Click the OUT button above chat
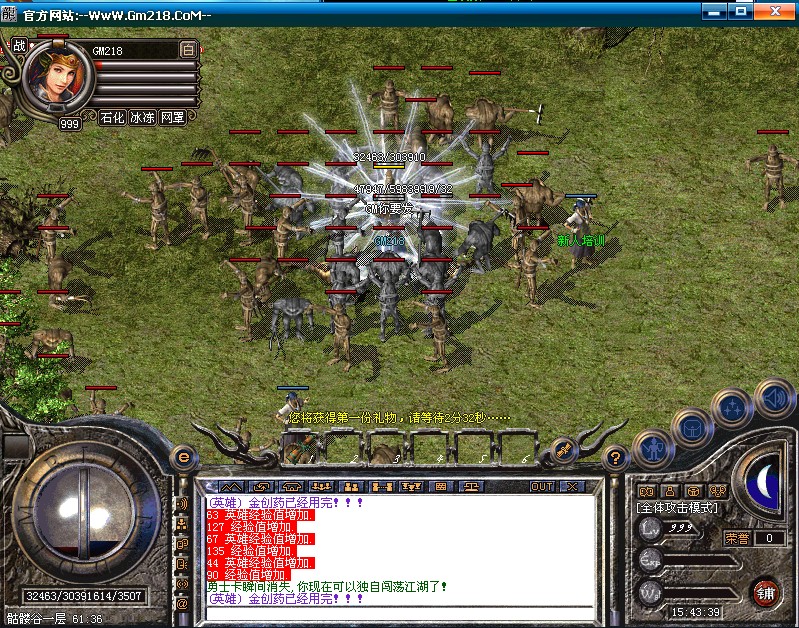 coord(541,486)
